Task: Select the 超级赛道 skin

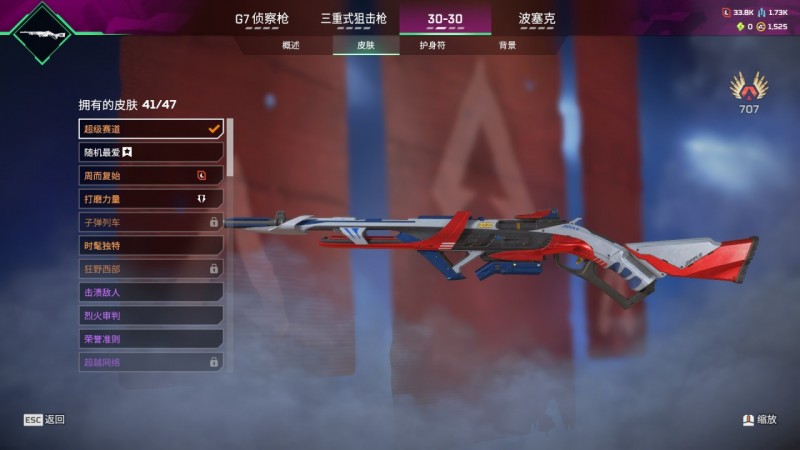Action: (x=150, y=129)
